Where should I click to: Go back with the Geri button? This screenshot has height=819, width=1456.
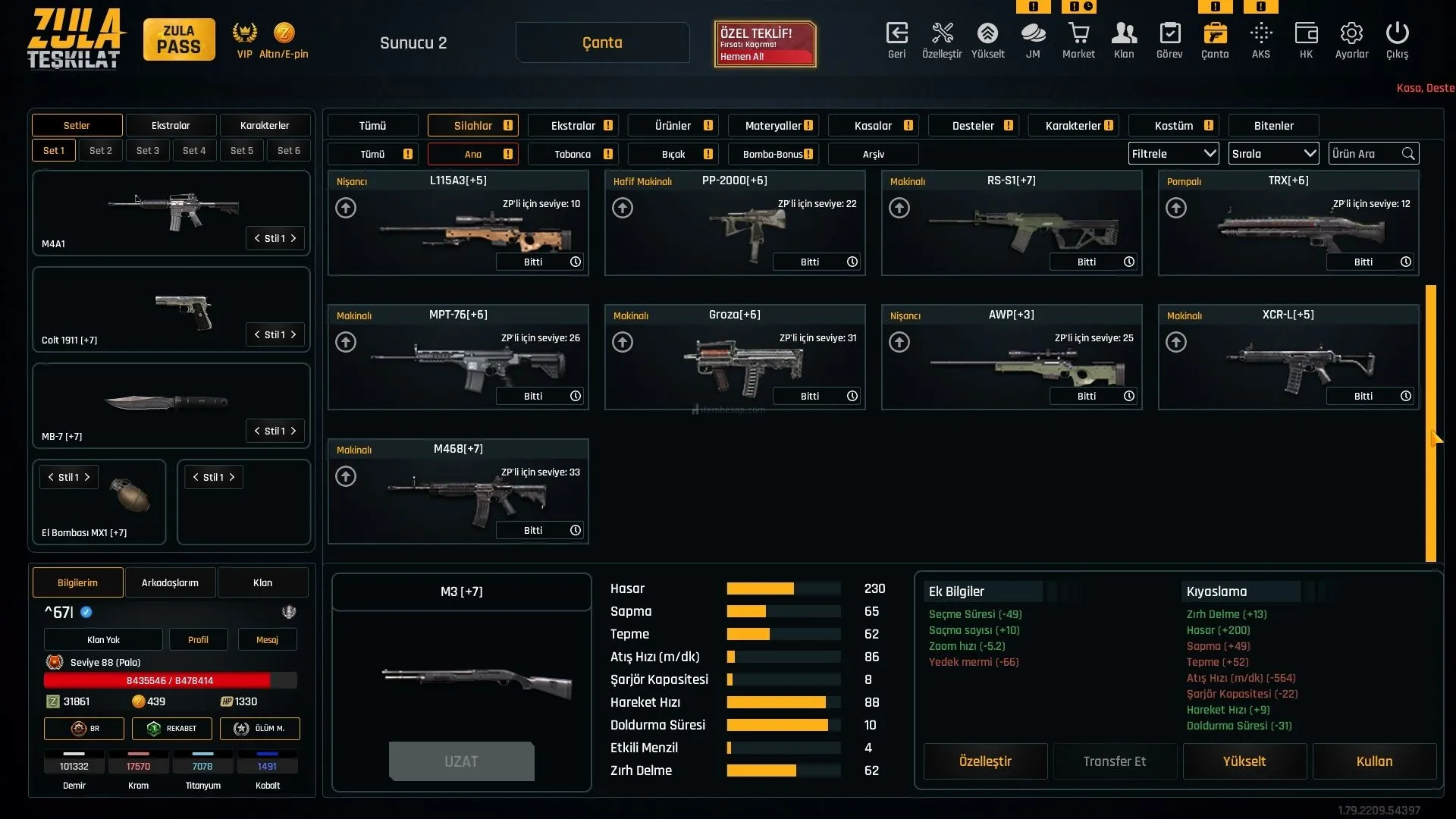[x=896, y=40]
